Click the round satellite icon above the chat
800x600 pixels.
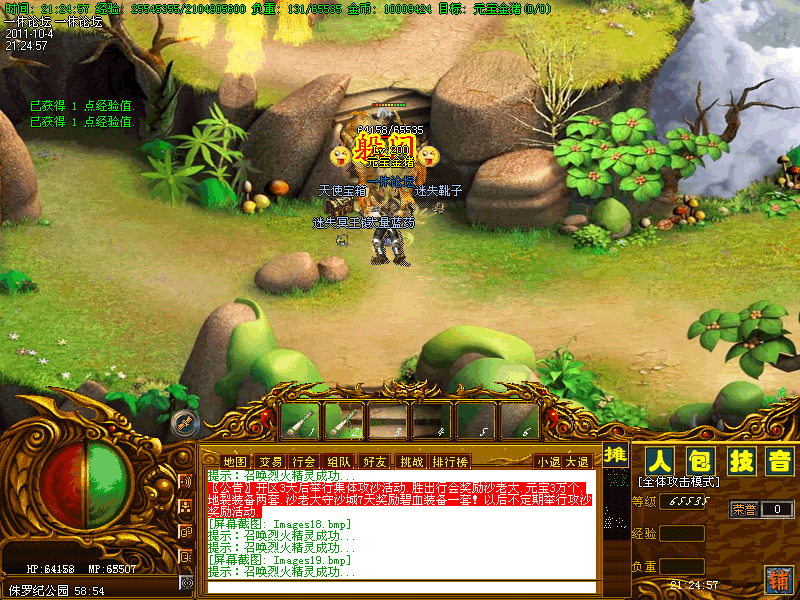click(x=184, y=422)
